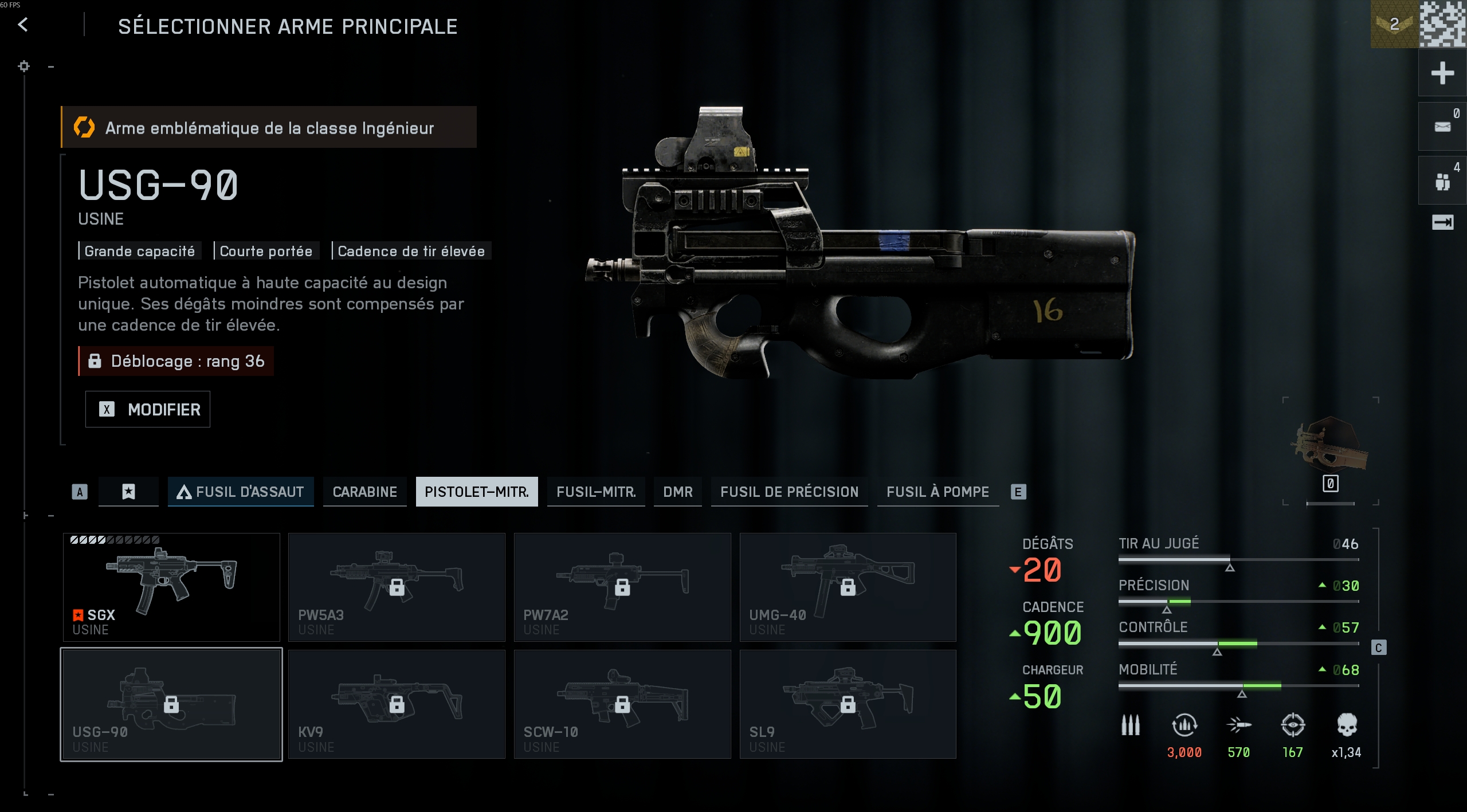
Task: Open the FUSIL À POMPE tab
Action: pos(938,492)
